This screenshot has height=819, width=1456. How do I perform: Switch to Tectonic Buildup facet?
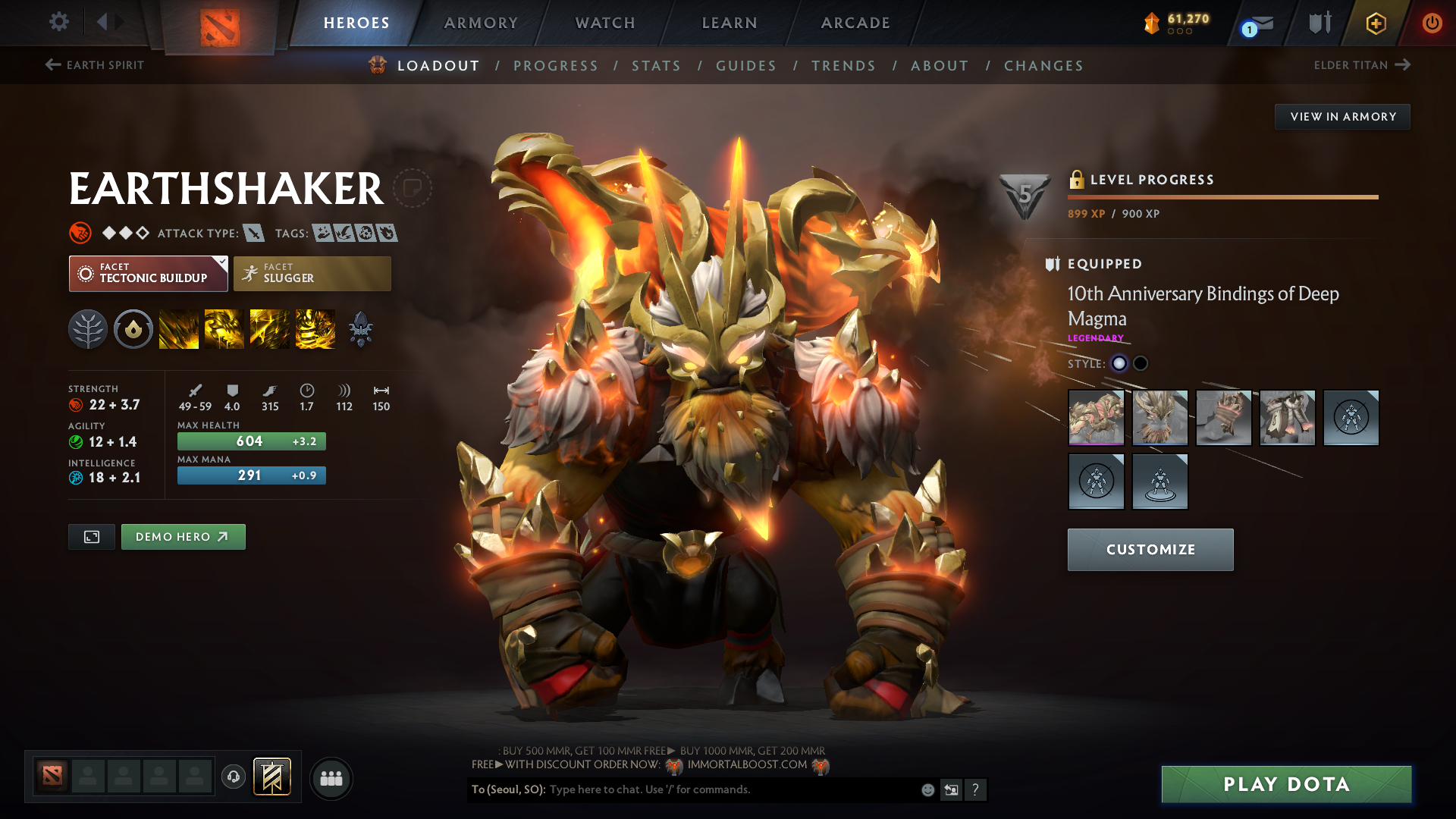(x=148, y=273)
